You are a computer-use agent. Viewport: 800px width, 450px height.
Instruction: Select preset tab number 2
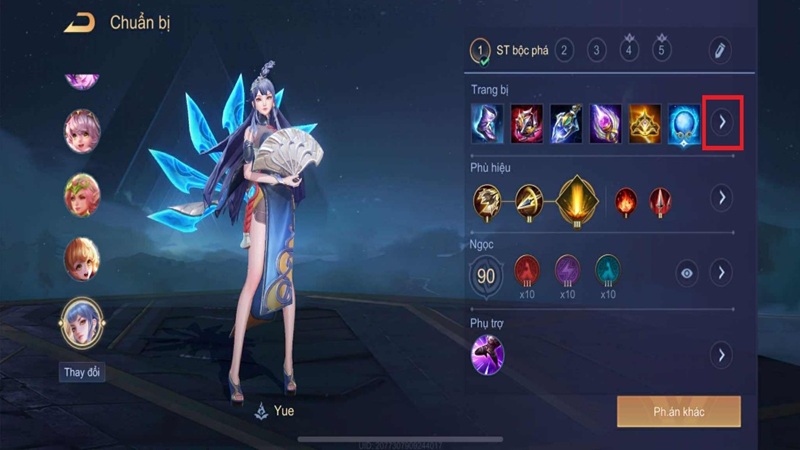click(564, 49)
